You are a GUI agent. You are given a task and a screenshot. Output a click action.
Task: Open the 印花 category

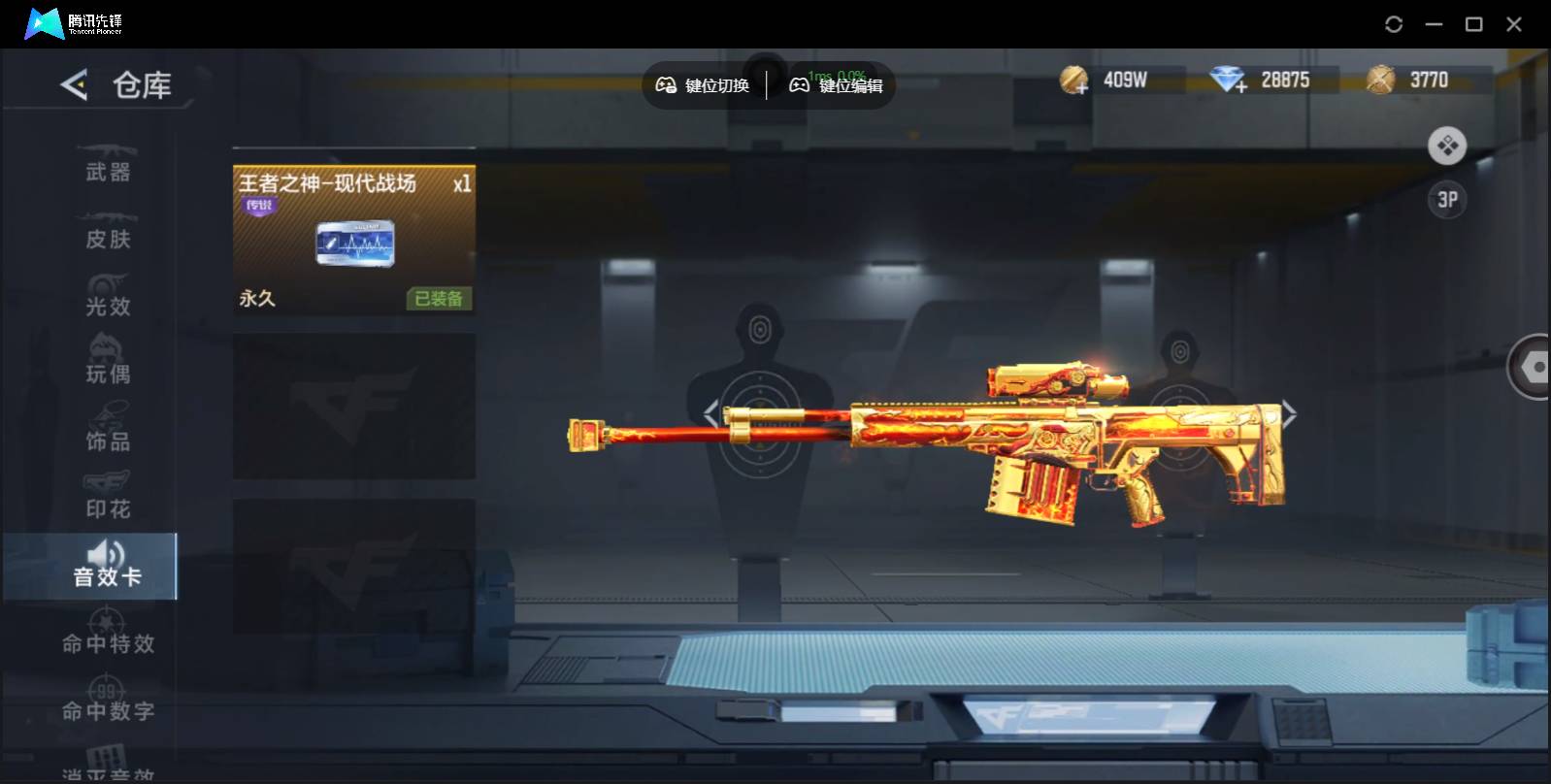(107, 501)
